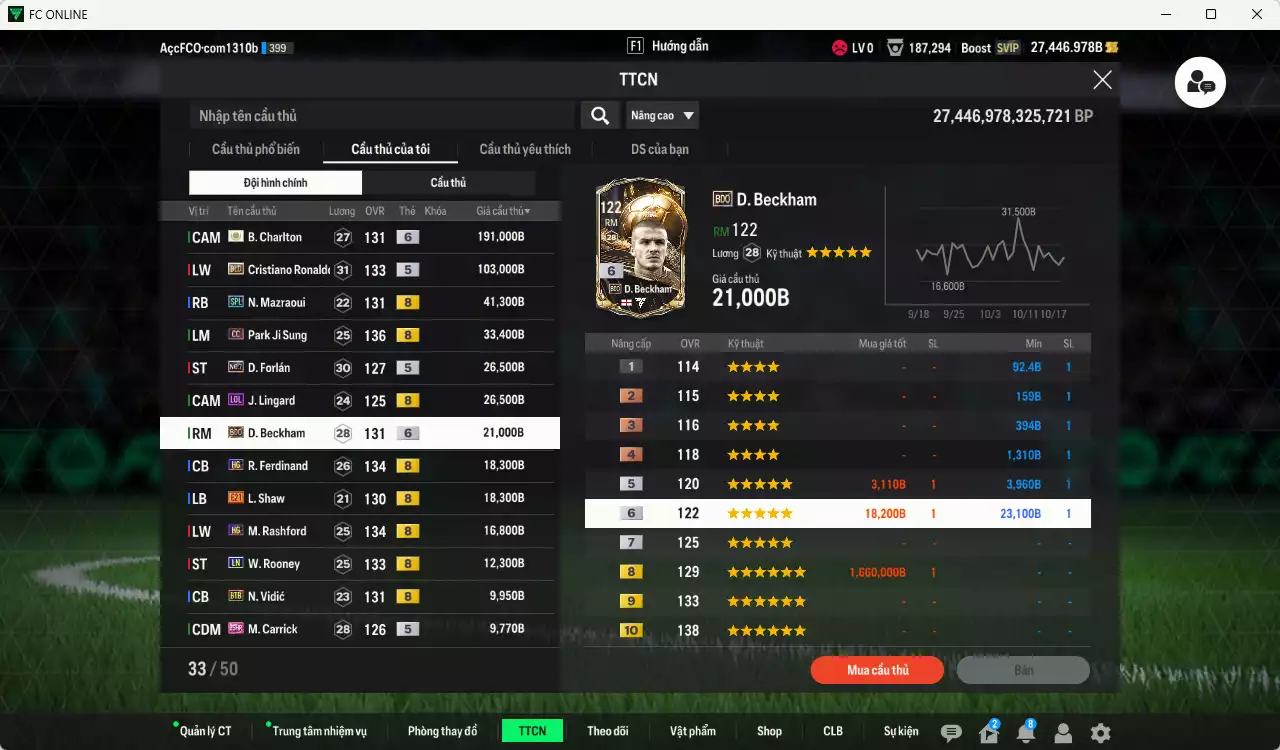Image resolution: width=1280 pixels, height=750 pixels.
Task: Open the settings gear icon
Action: pos(1100,733)
